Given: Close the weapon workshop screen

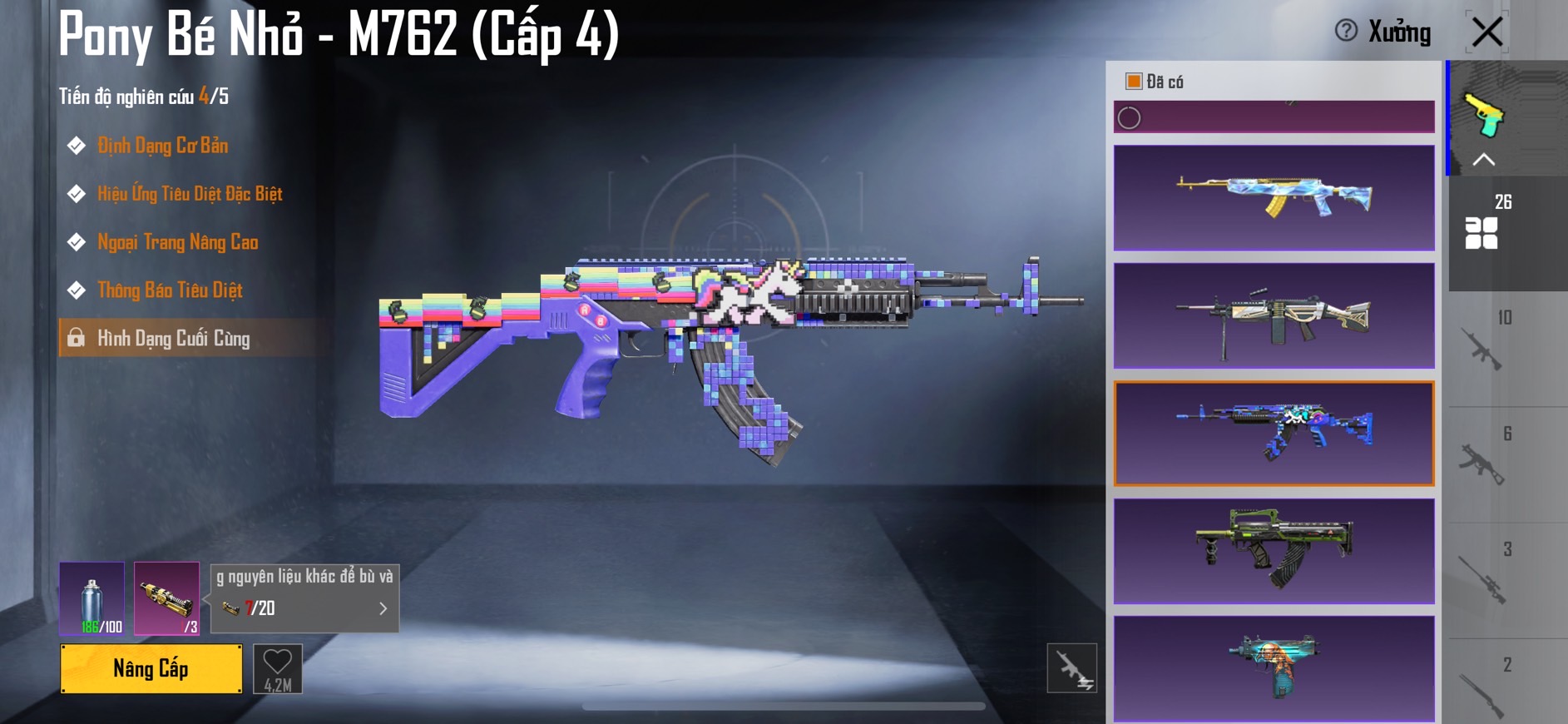Looking at the screenshot, I should pyautogui.click(x=1486, y=32).
